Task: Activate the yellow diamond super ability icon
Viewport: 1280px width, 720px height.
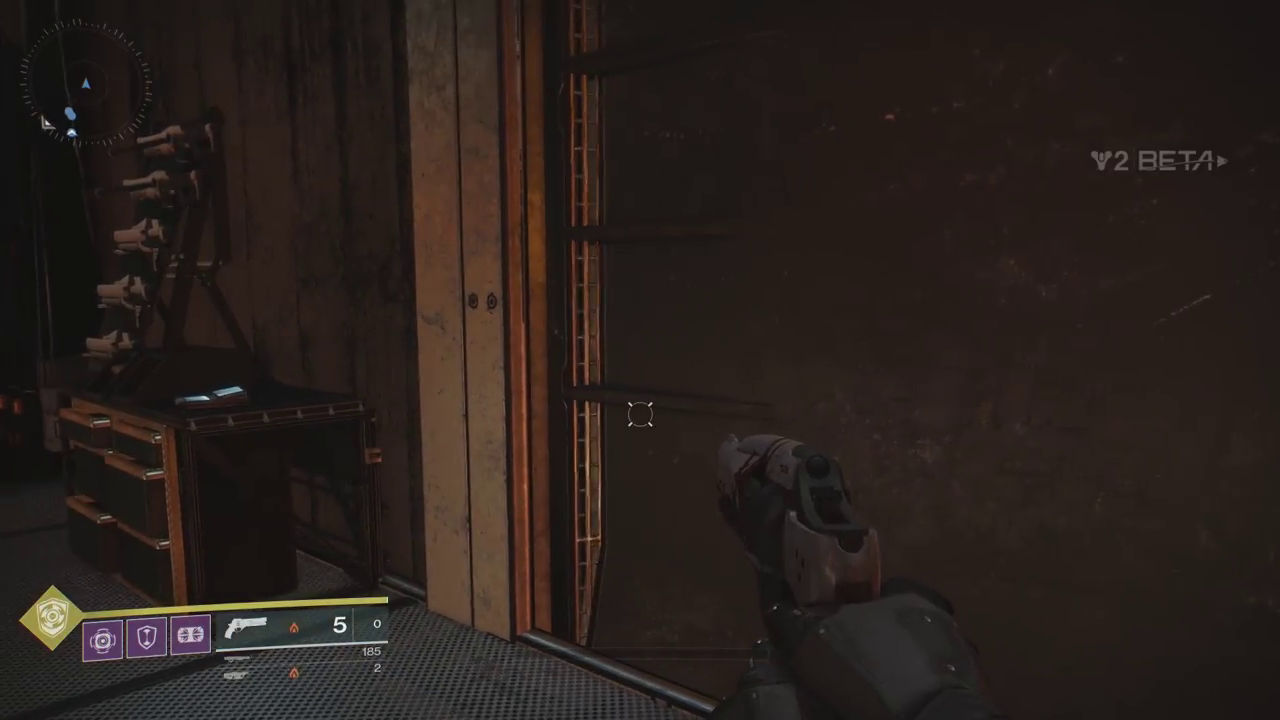Action: [x=51, y=618]
